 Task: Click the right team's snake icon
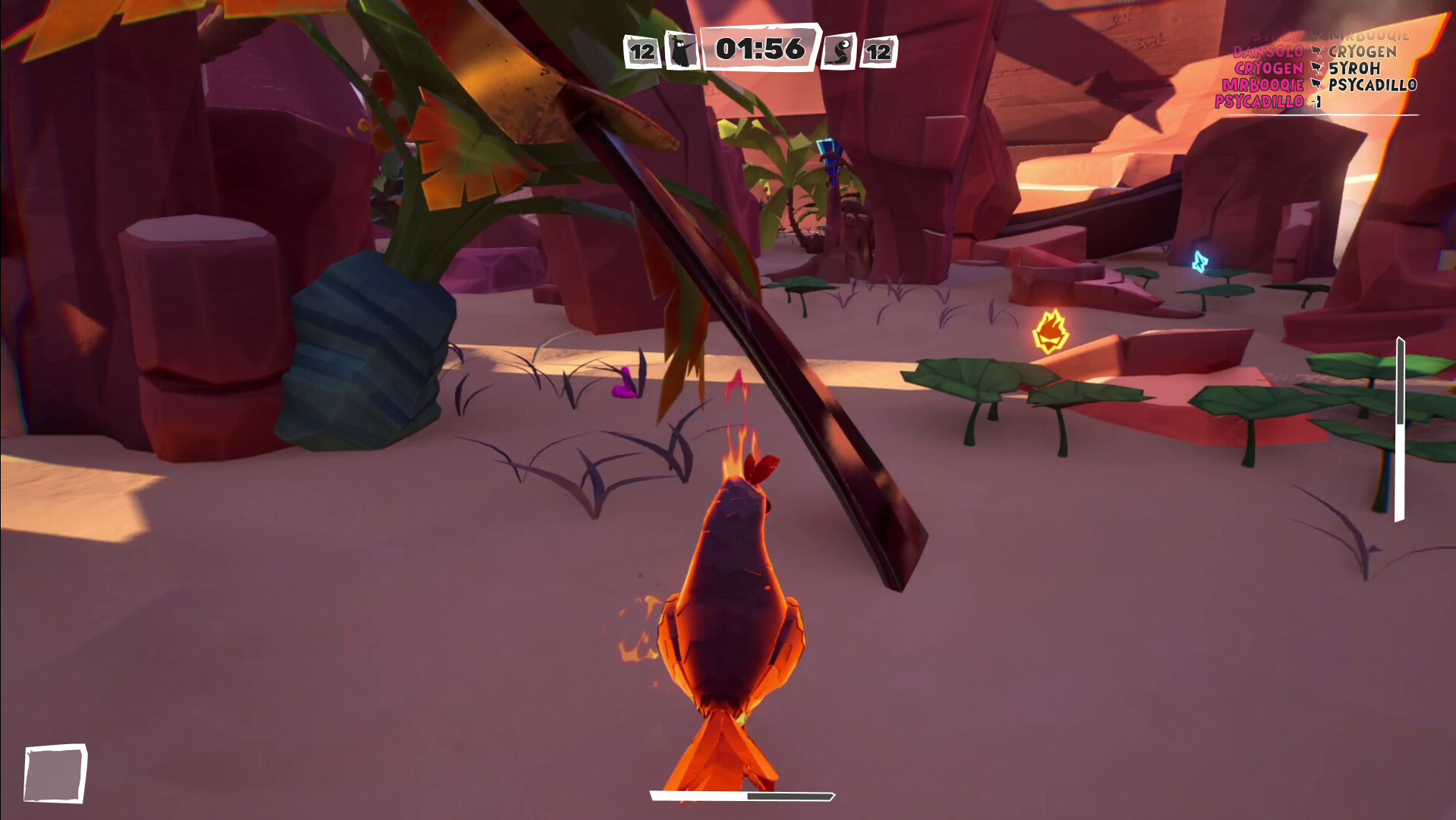[x=840, y=52]
